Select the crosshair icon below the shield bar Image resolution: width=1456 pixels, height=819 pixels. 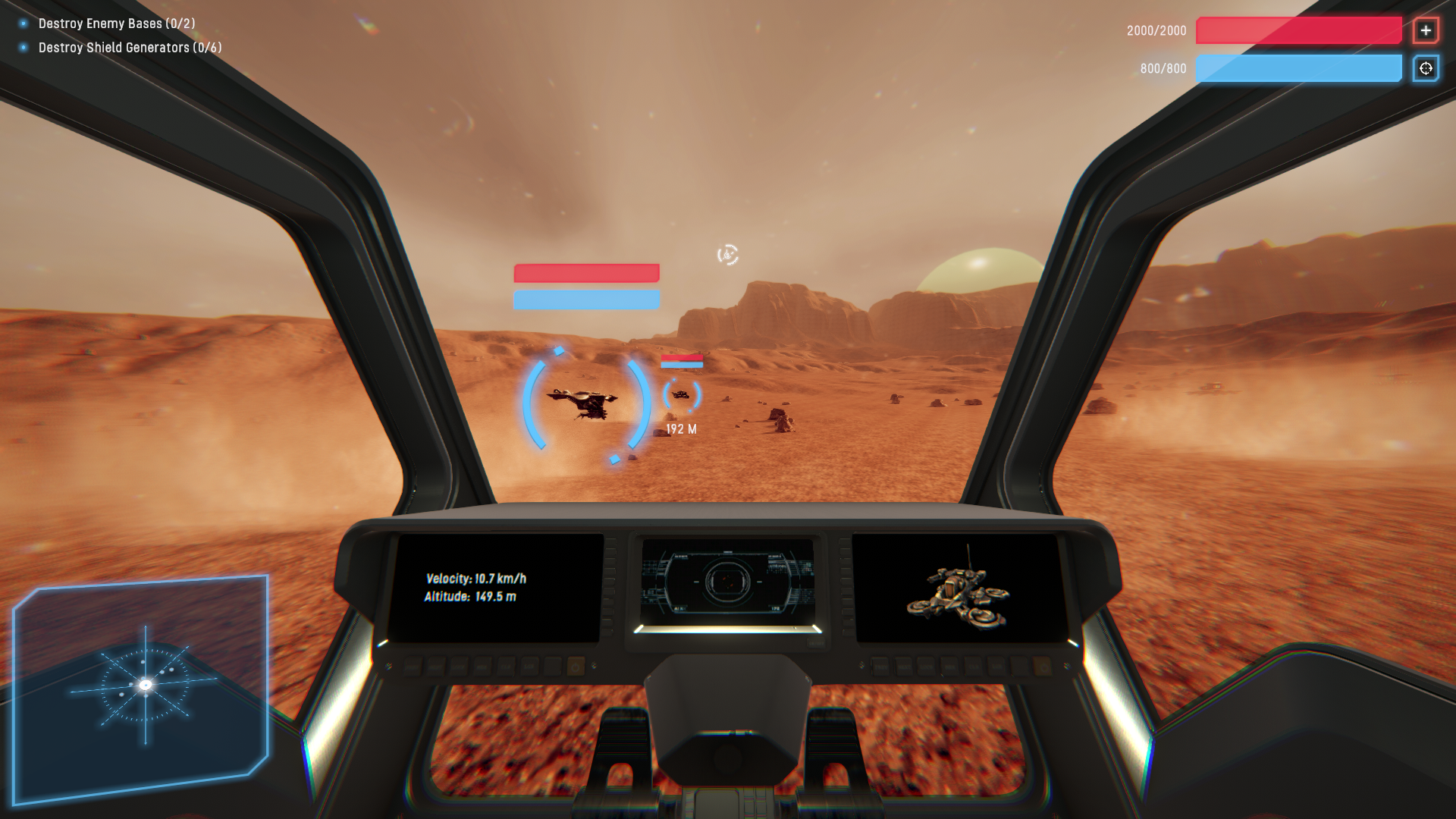pyautogui.click(x=1426, y=68)
